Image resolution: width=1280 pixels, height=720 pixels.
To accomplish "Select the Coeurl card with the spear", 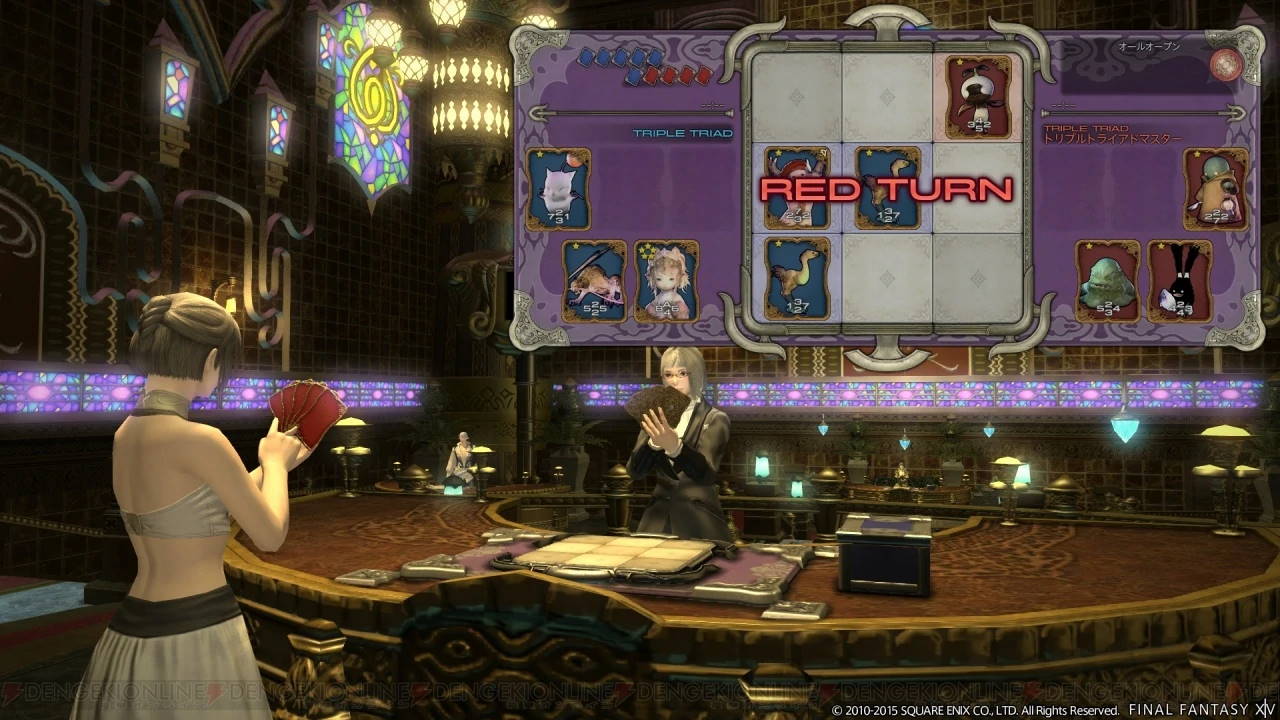I will [594, 279].
